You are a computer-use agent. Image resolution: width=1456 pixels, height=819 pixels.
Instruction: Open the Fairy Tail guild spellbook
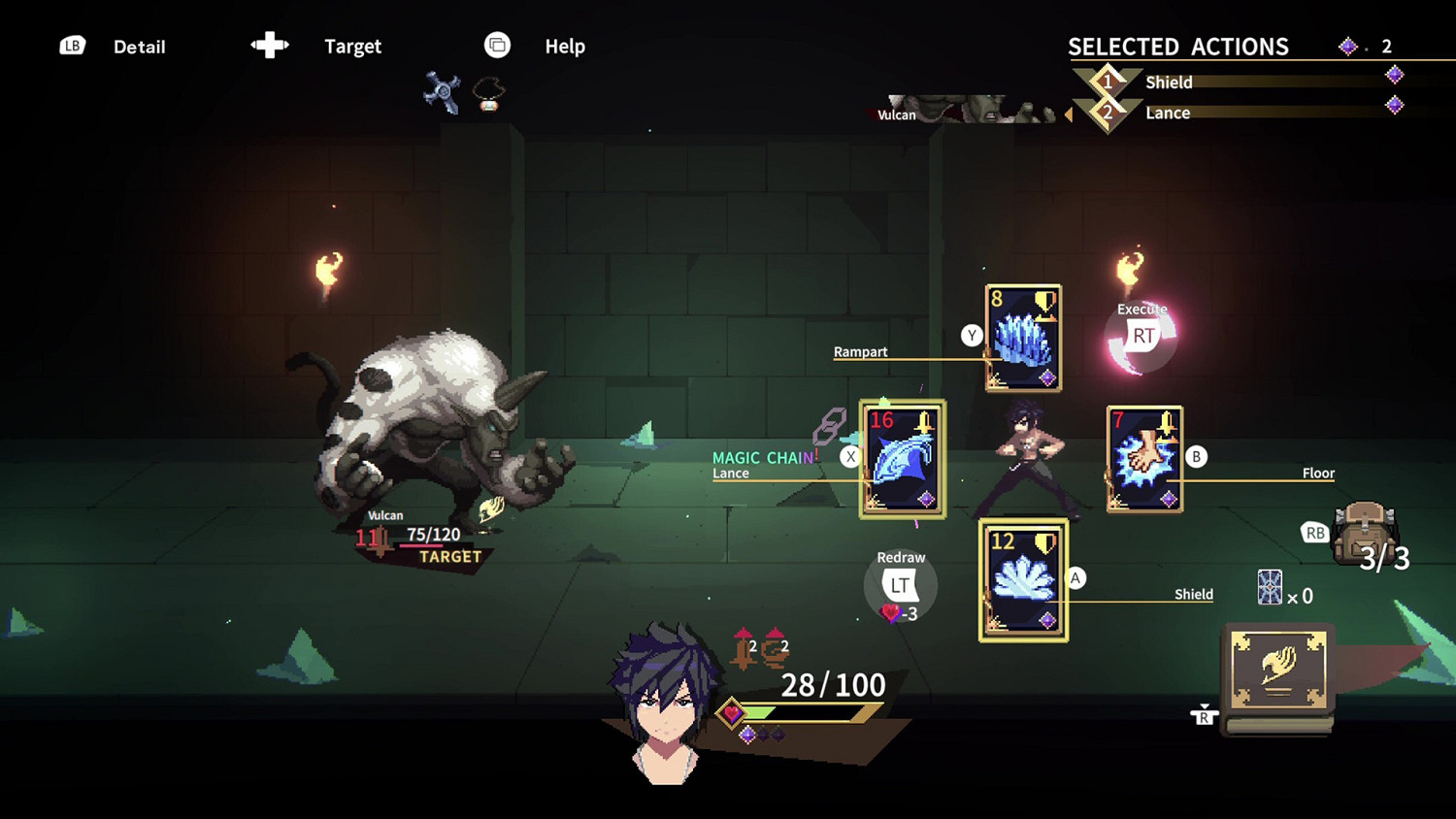(1278, 672)
